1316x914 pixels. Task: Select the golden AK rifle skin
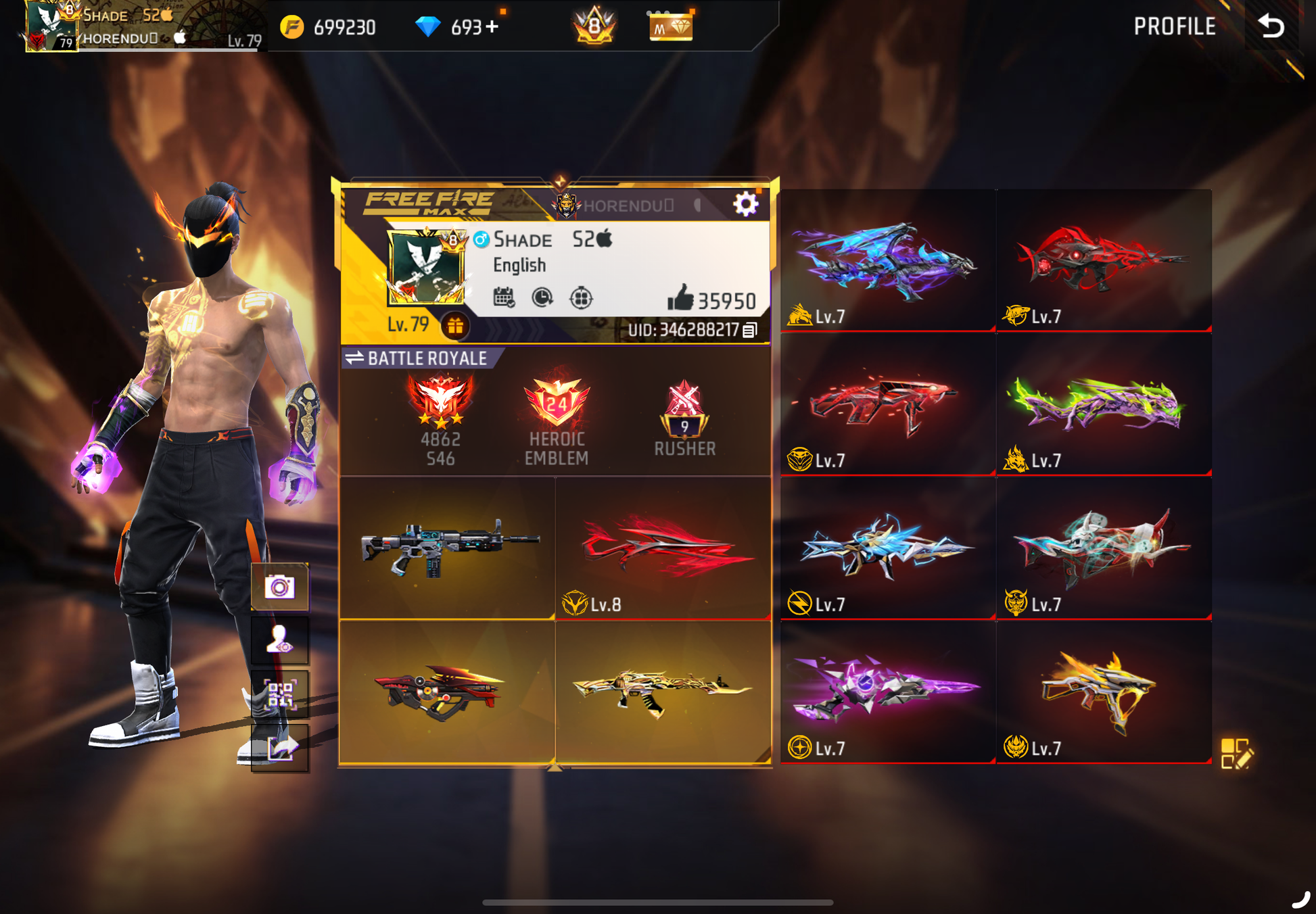[x=663, y=691]
